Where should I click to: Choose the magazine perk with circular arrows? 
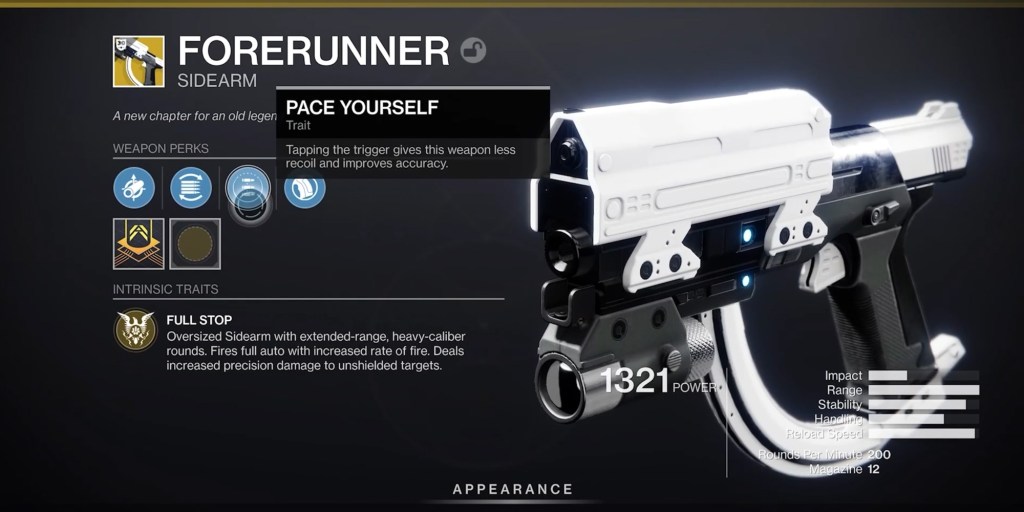pyautogui.click(x=191, y=187)
